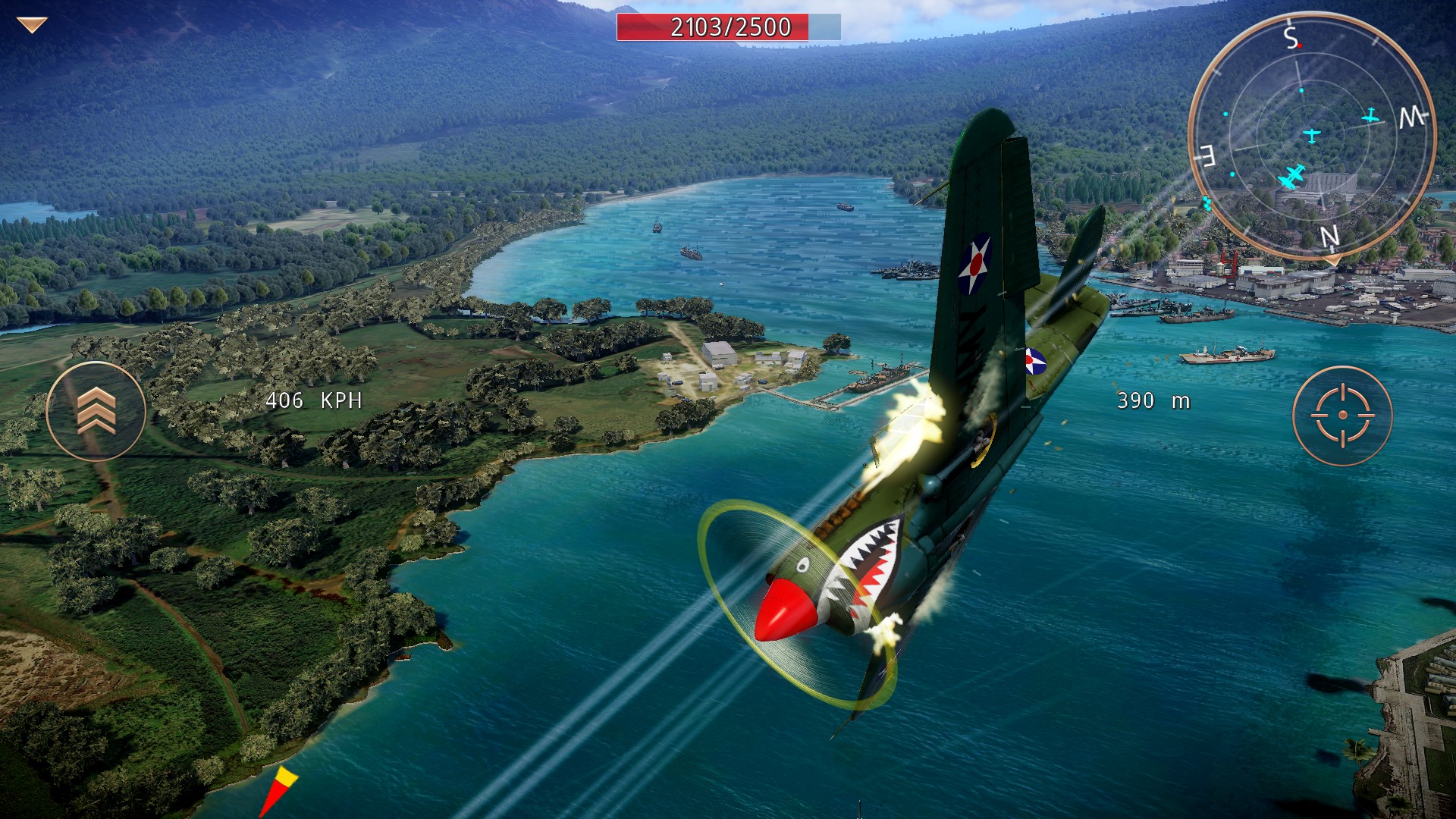The height and width of the screenshot is (819, 1456).
Task: Click the circular compass radar
Action: point(1311,136)
